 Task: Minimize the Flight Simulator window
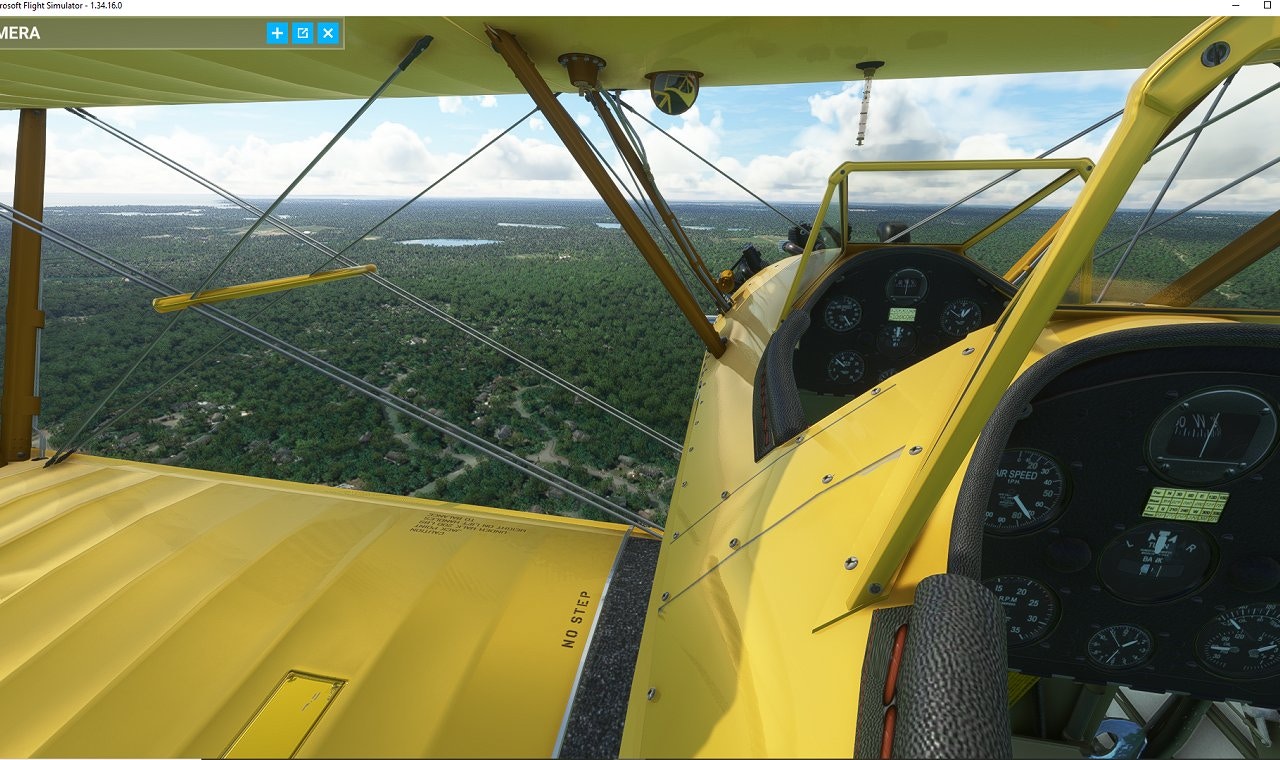point(1237,6)
